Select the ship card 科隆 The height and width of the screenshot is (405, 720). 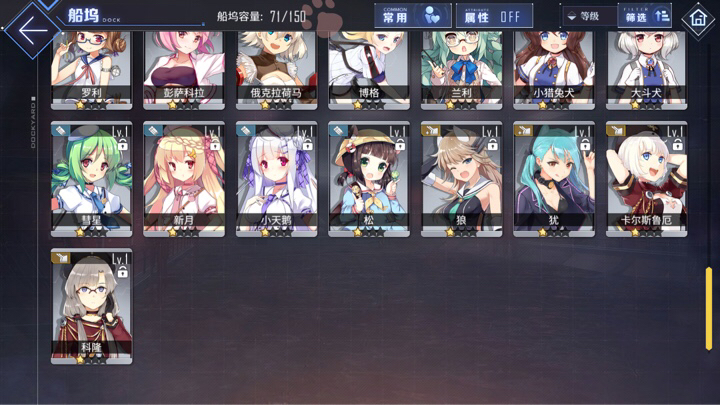[x=91, y=305]
